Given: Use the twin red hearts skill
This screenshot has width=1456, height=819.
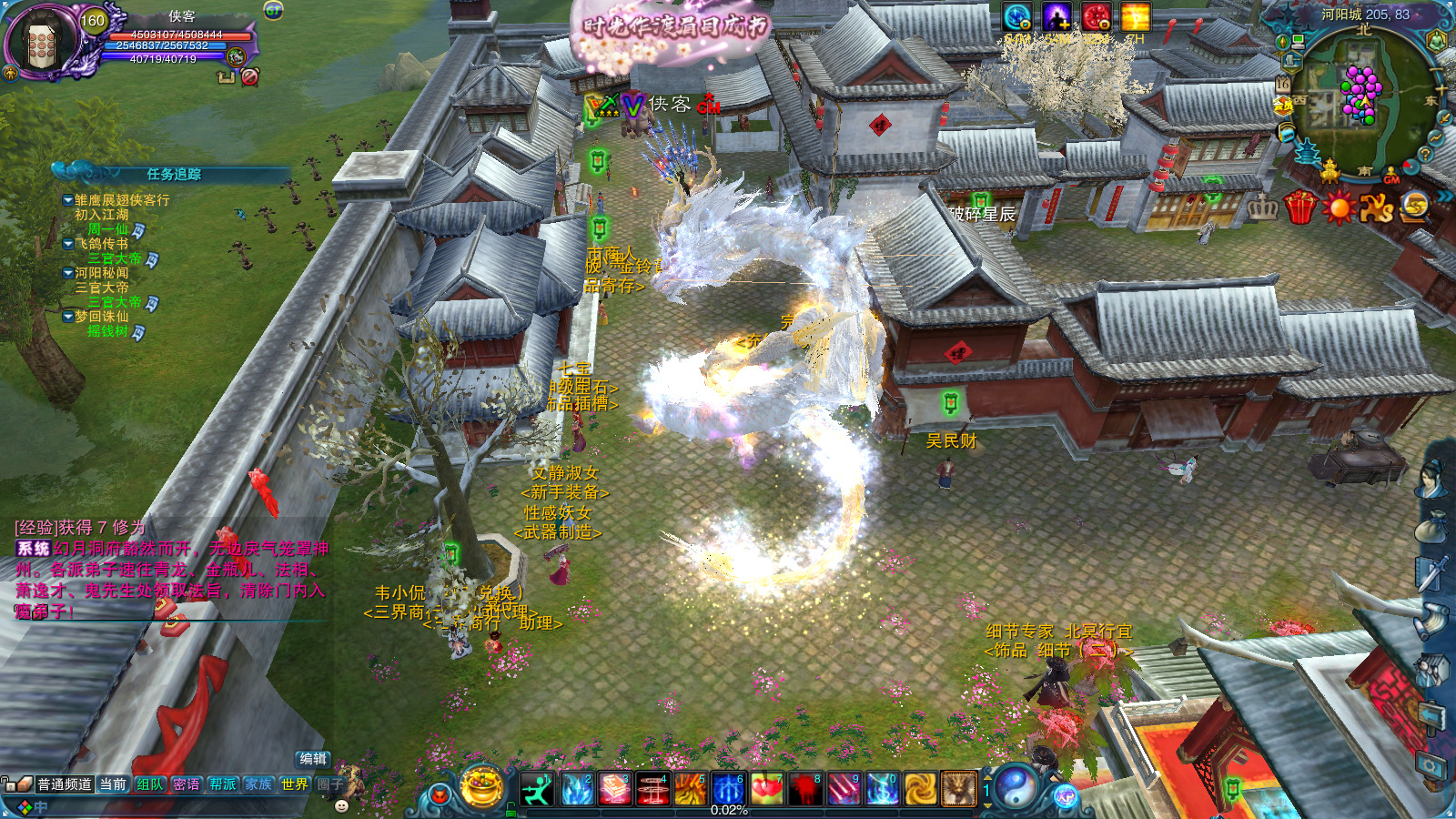Looking at the screenshot, I should 767,789.
